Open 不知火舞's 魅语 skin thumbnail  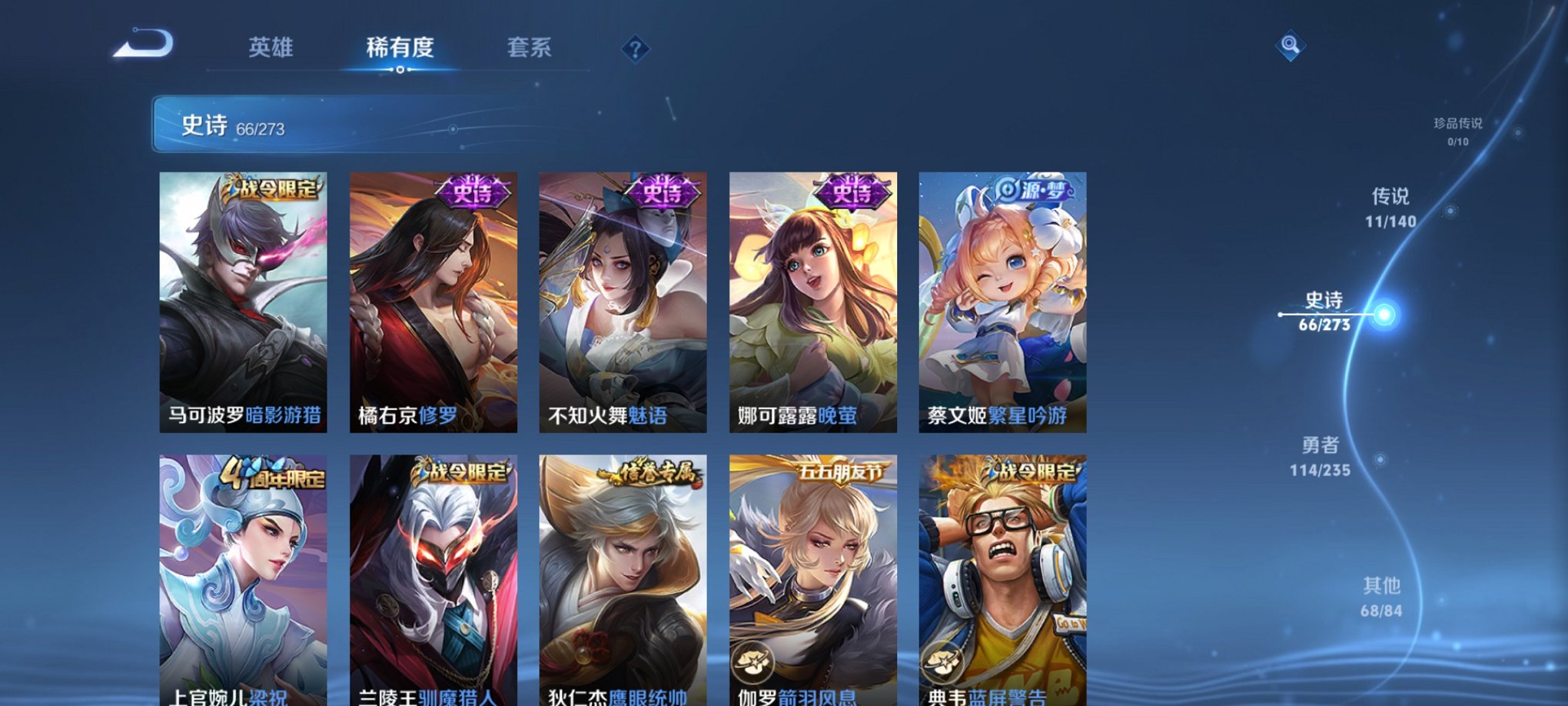pos(624,300)
